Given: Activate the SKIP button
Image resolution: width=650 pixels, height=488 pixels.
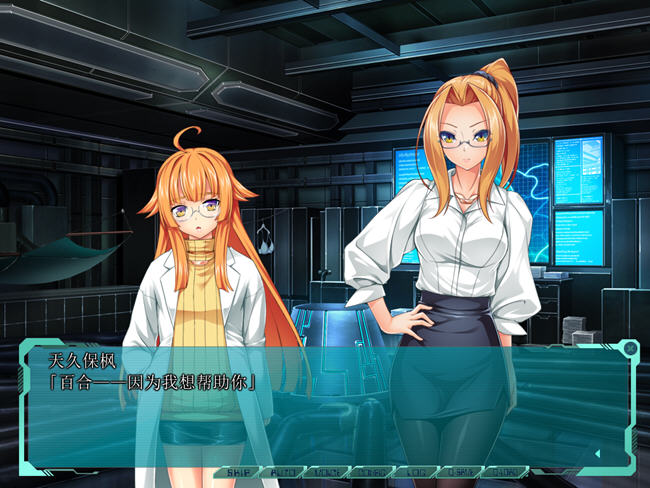Looking at the screenshot, I should pyautogui.click(x=238, y=472).
